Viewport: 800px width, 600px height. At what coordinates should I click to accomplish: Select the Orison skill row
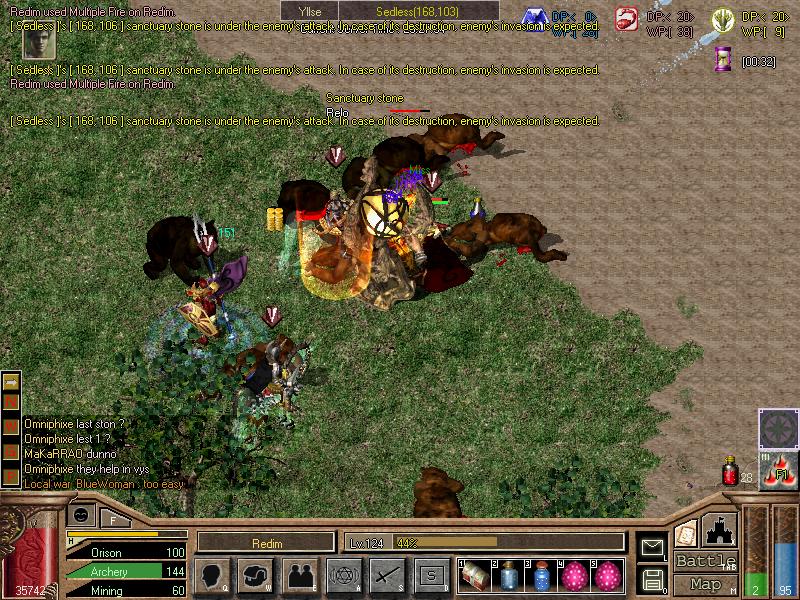click(x=125, y=552)
